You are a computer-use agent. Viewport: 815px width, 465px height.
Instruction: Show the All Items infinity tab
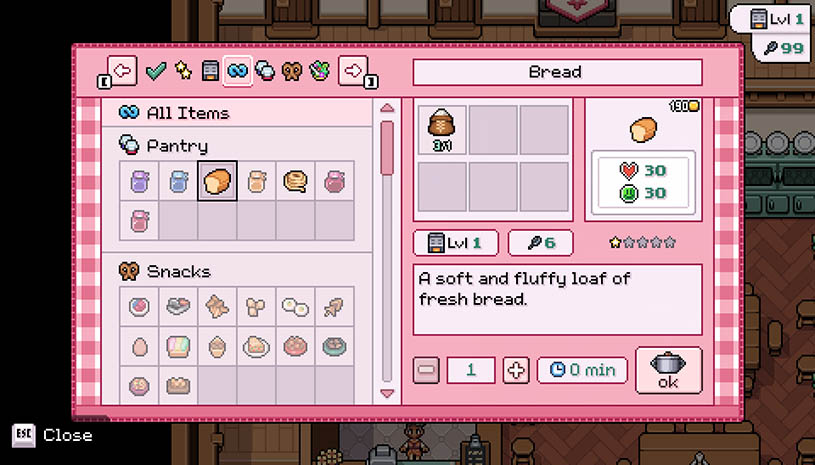pos(238,71)
